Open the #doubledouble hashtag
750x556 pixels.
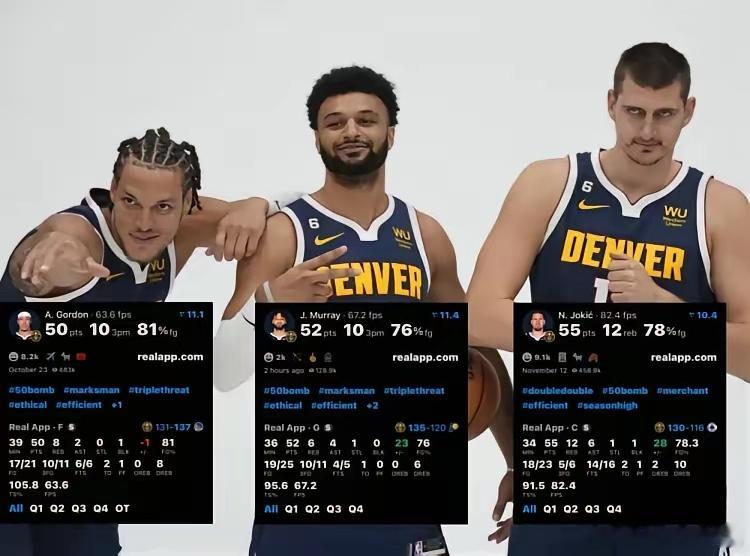tap(553, 391)
